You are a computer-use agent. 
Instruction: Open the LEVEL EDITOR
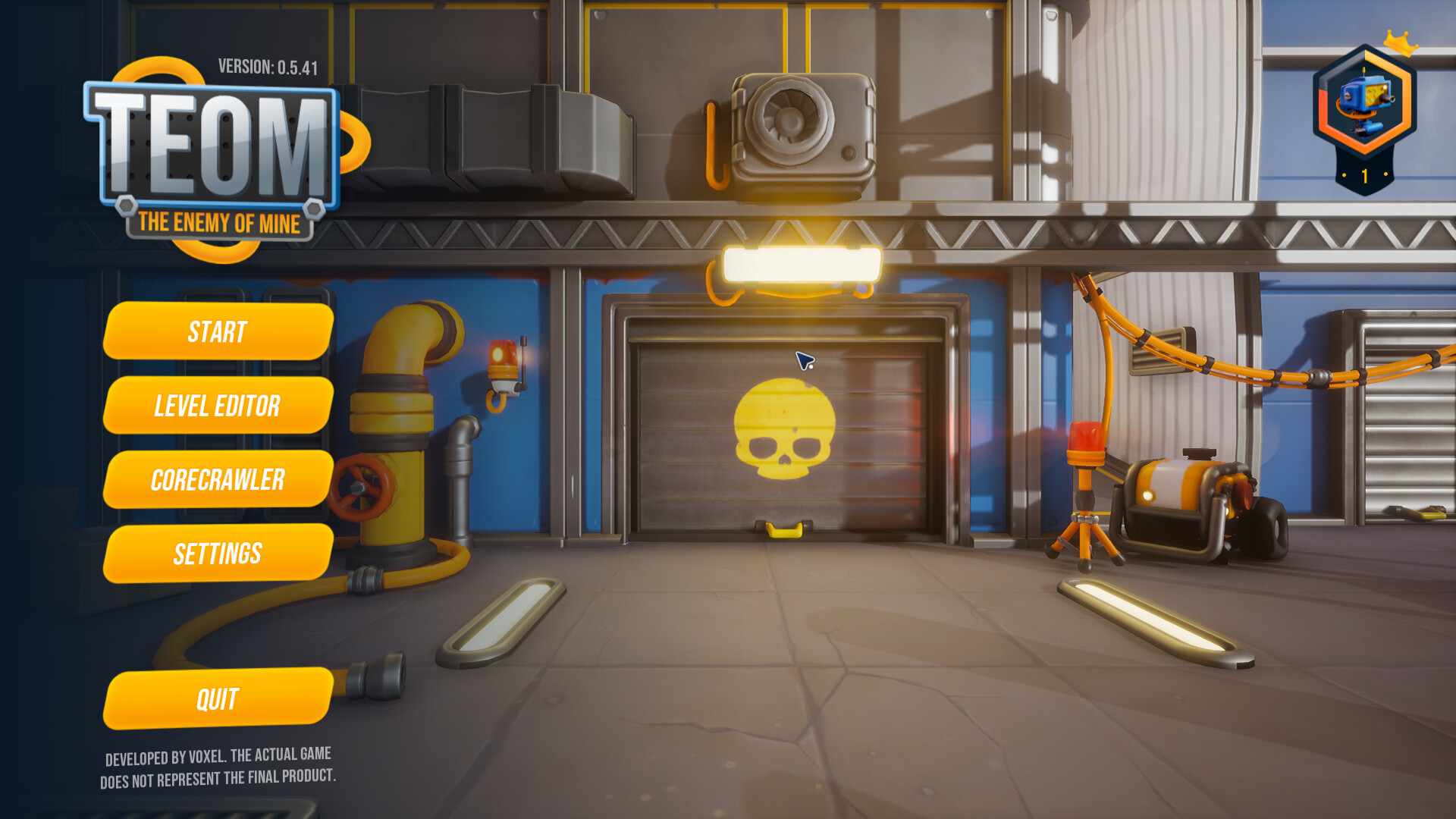pyautogui.click(x=217, y=406)
